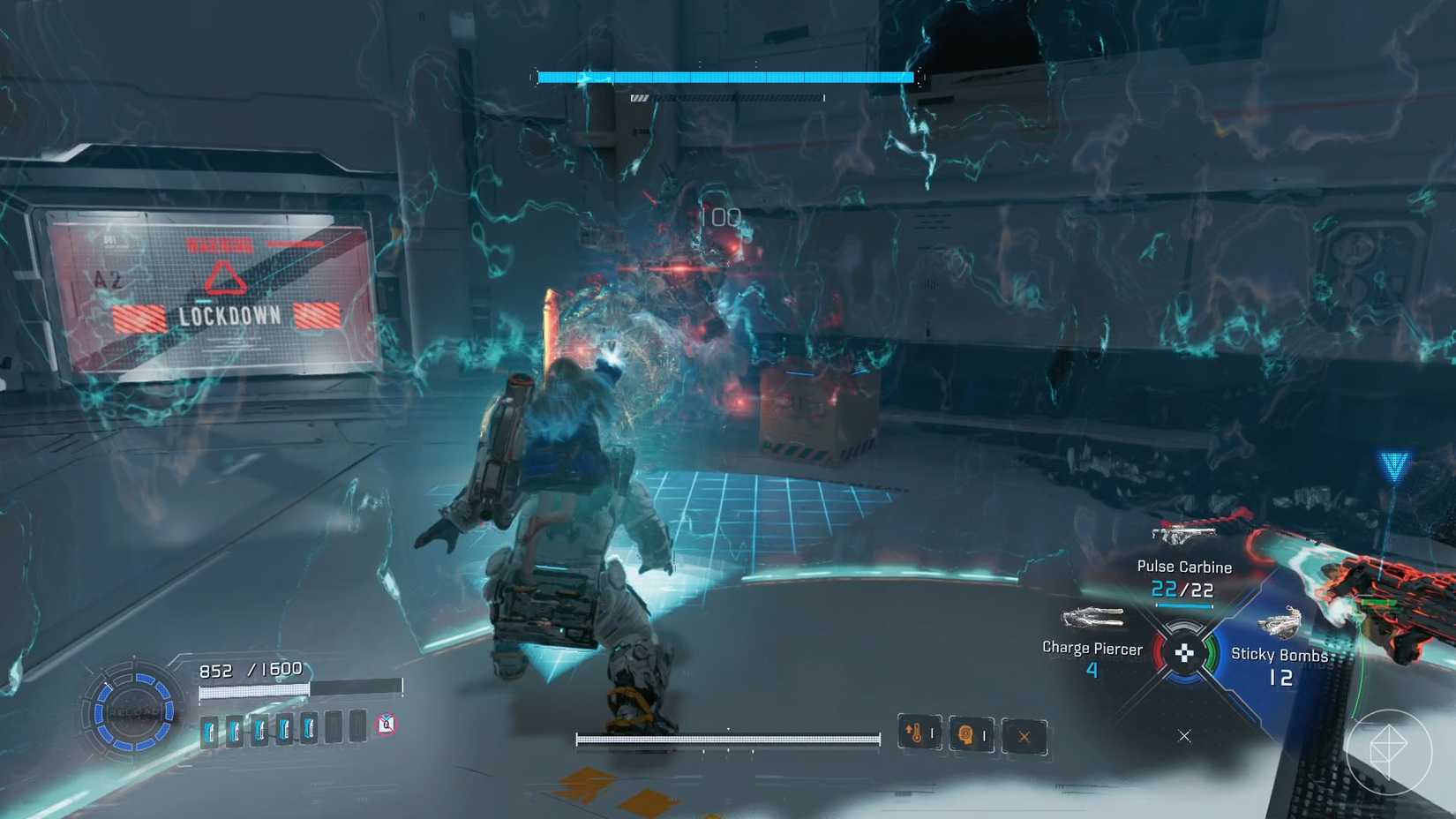Click the boss health bar at top
The width and height of the screenshot is (1456, 819).
725,76
